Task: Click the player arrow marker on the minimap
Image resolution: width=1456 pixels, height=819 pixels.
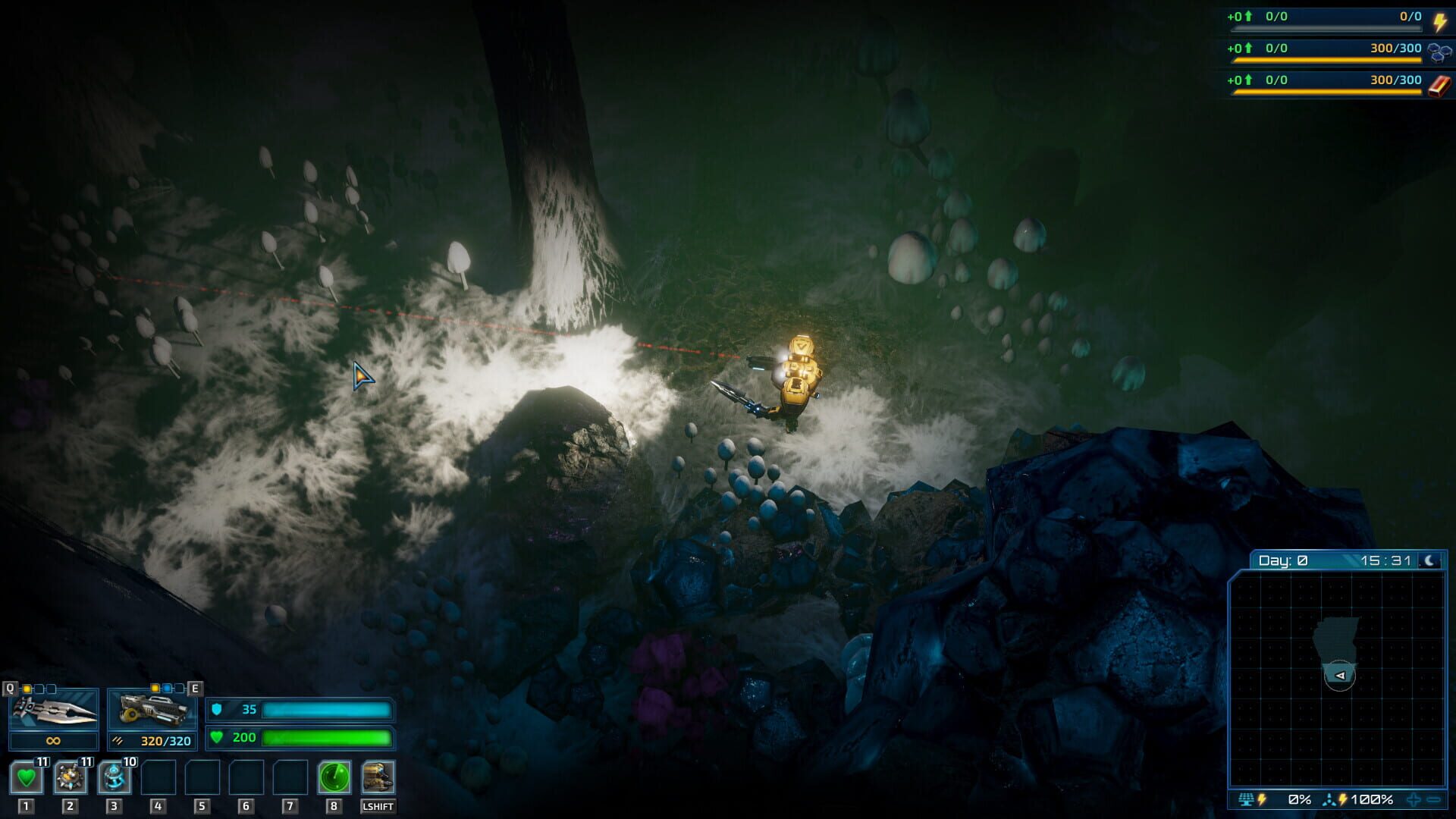Action: (1340, 675)
